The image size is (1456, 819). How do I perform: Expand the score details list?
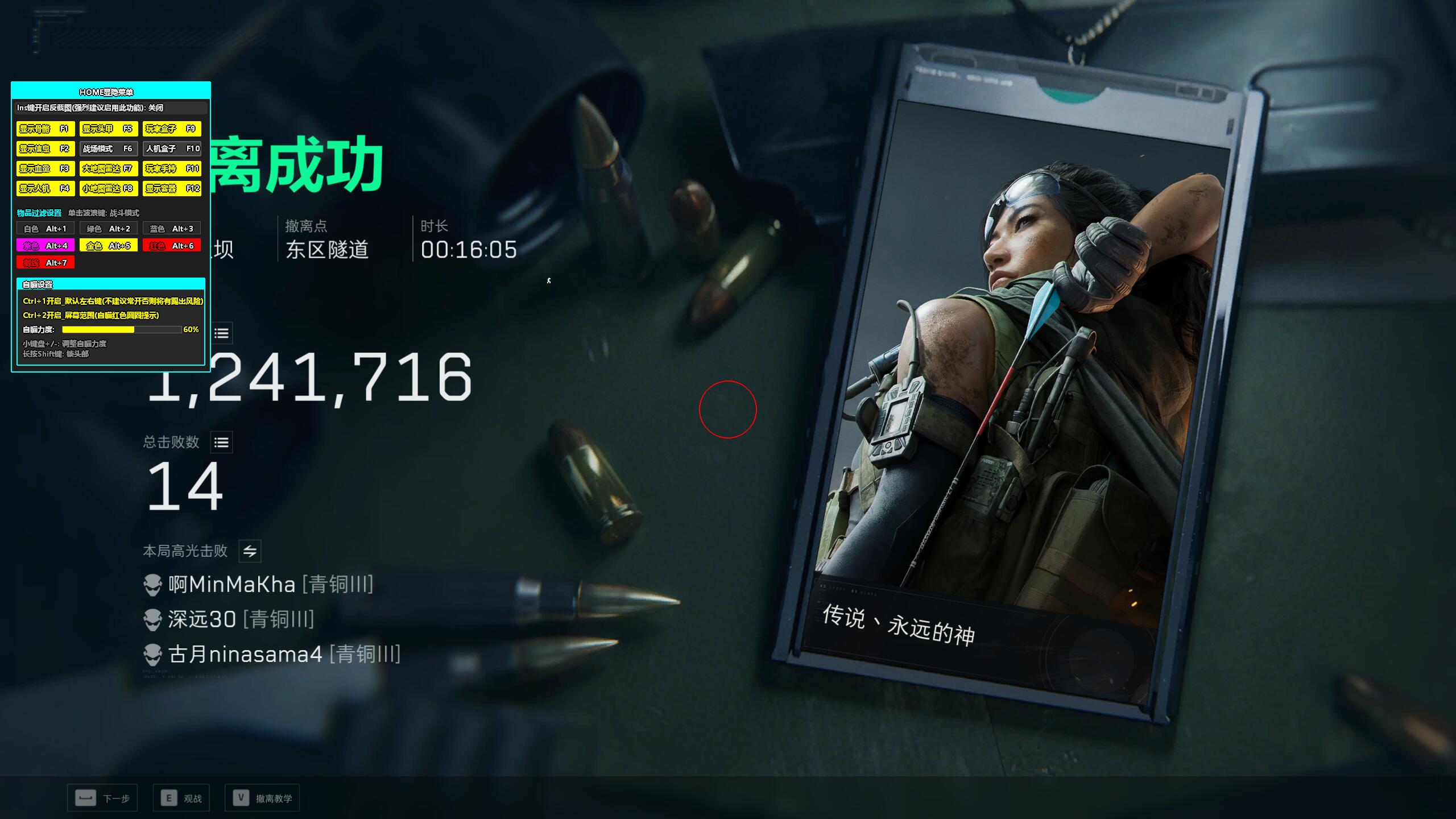(222, 334)
